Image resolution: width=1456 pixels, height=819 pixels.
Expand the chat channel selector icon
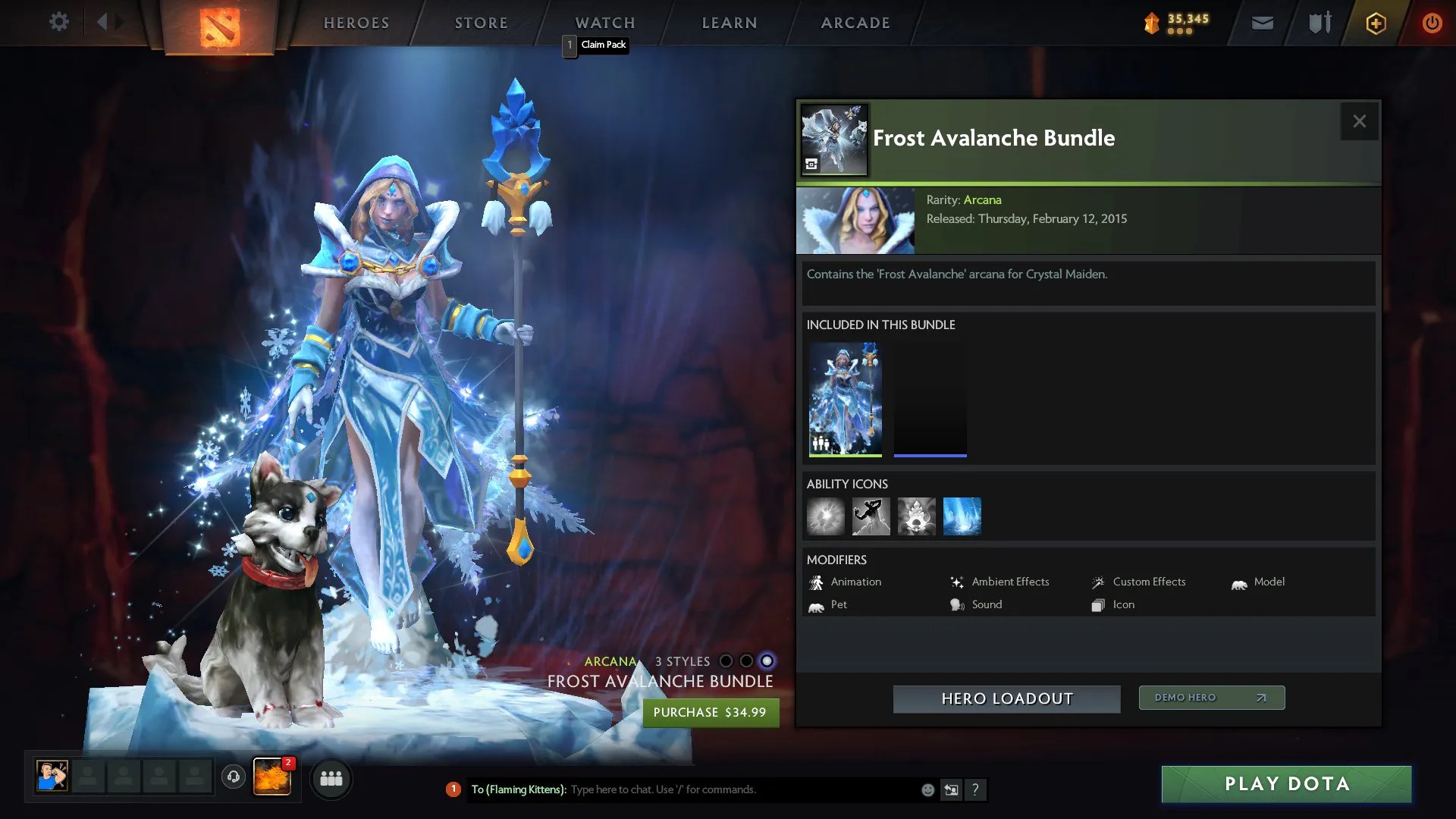(x=951, y=789)
